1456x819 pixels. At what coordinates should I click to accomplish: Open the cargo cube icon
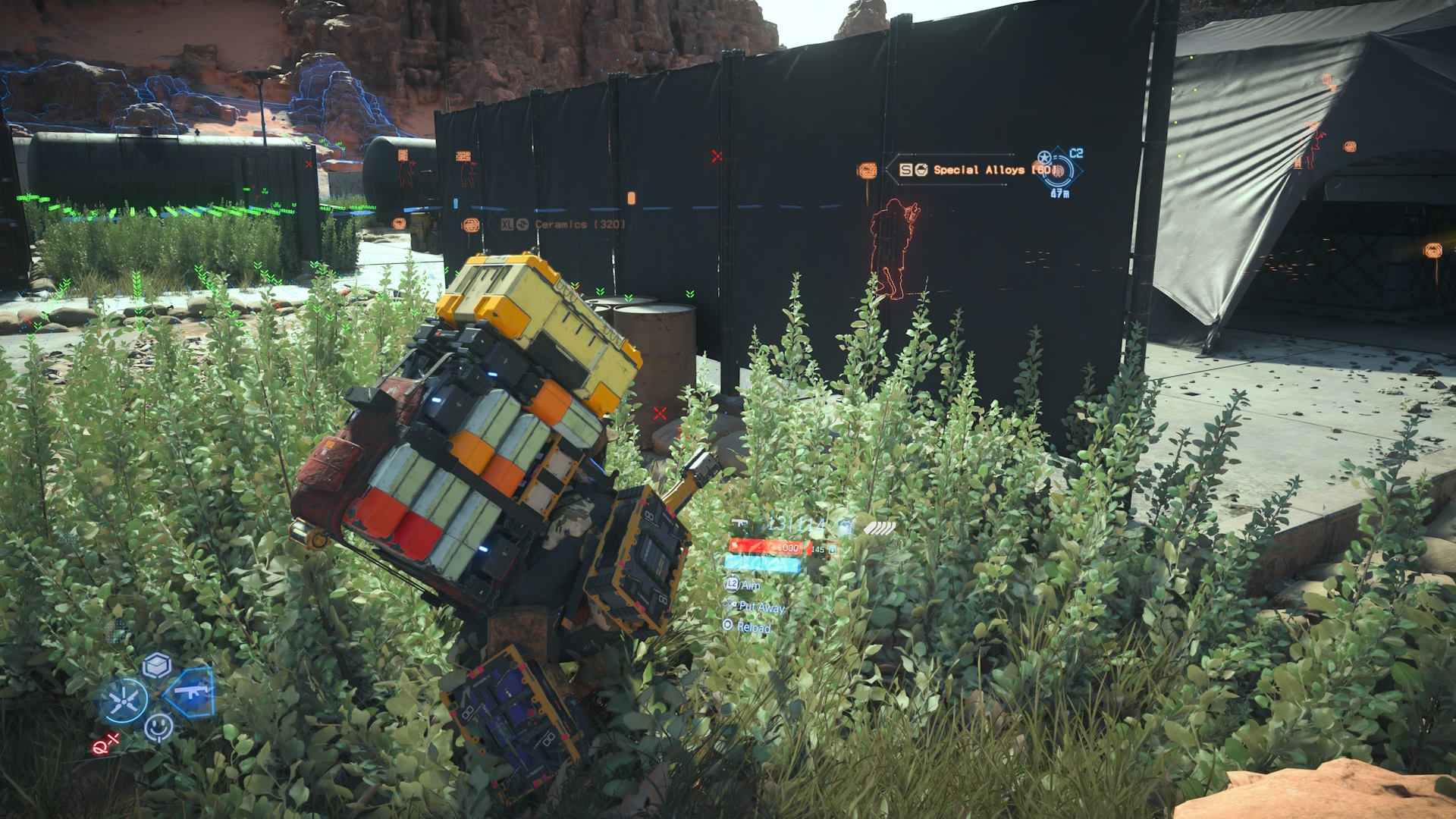click(157, 665)
